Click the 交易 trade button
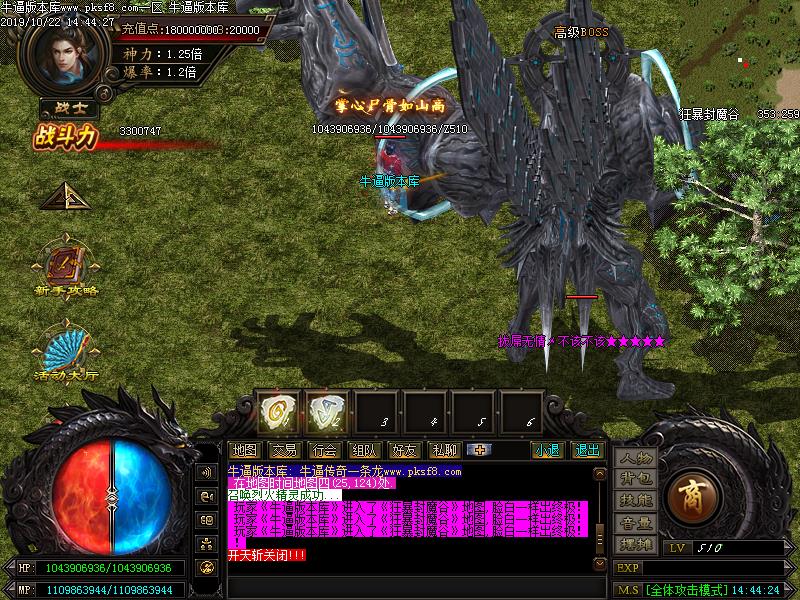Image resolution: width=800 pixels, height=600 pixels. 284,450
